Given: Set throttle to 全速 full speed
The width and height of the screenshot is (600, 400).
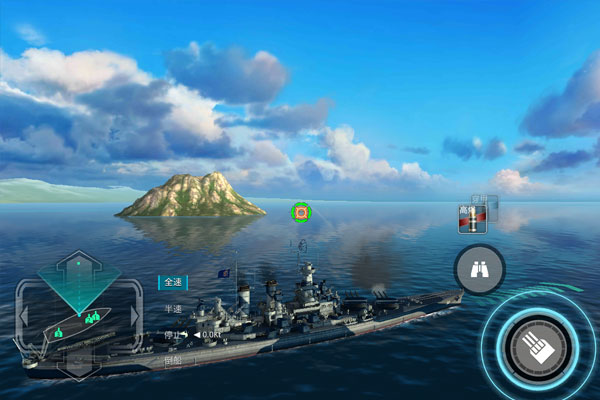Looking at the screenshot, I should 173,283.
